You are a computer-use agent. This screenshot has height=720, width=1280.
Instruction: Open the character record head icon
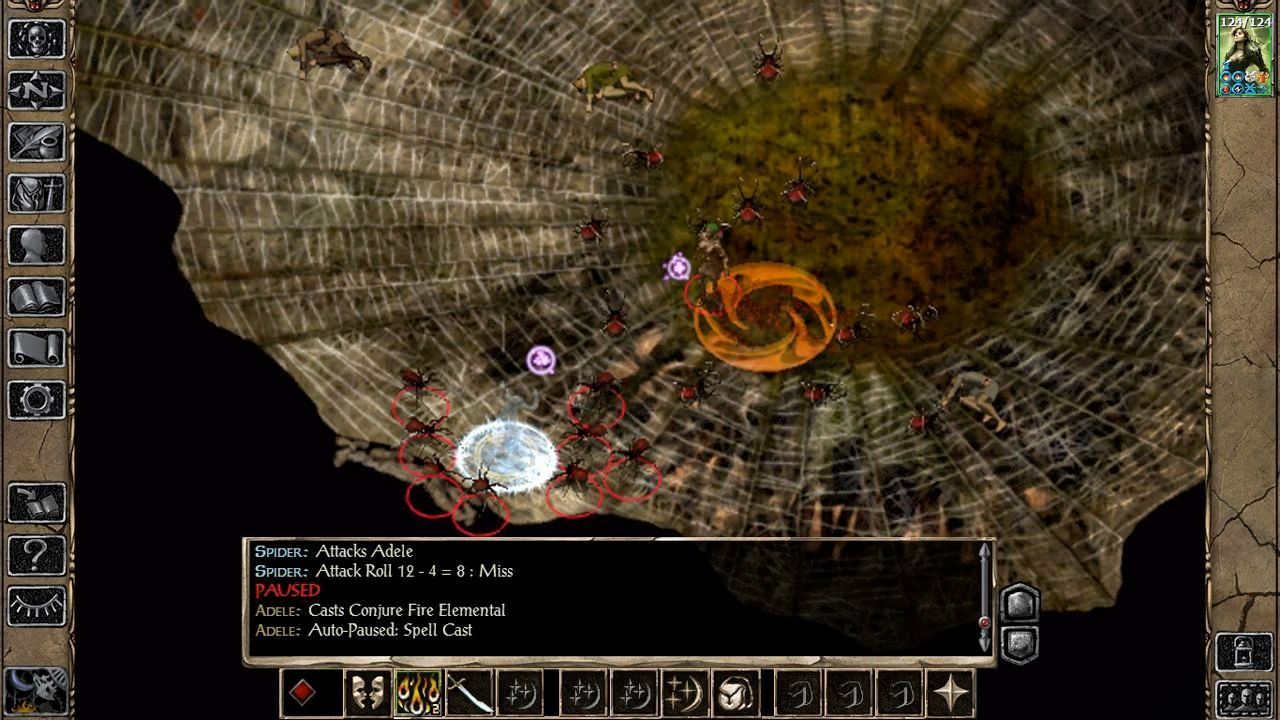click(37, 245)
